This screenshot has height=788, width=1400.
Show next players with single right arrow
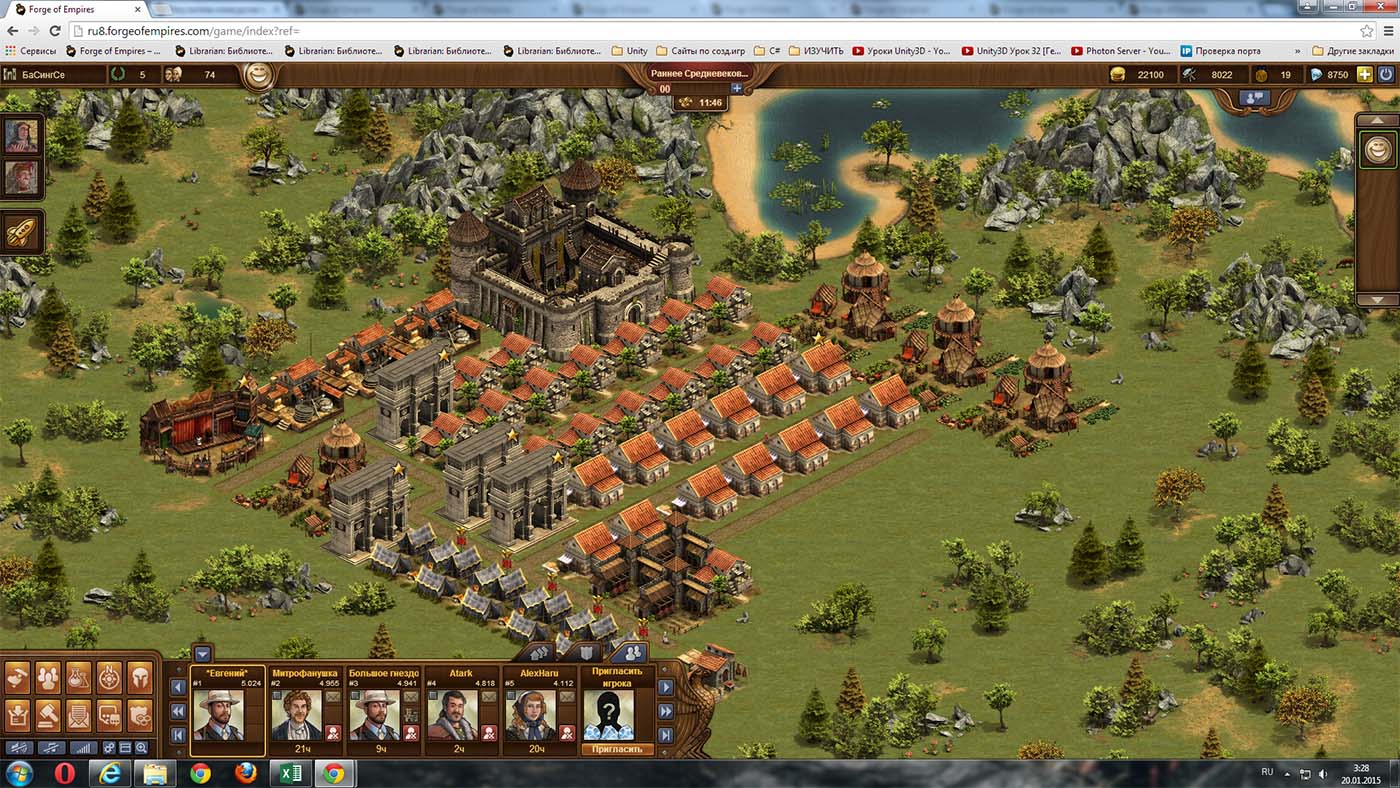[665, 689]
